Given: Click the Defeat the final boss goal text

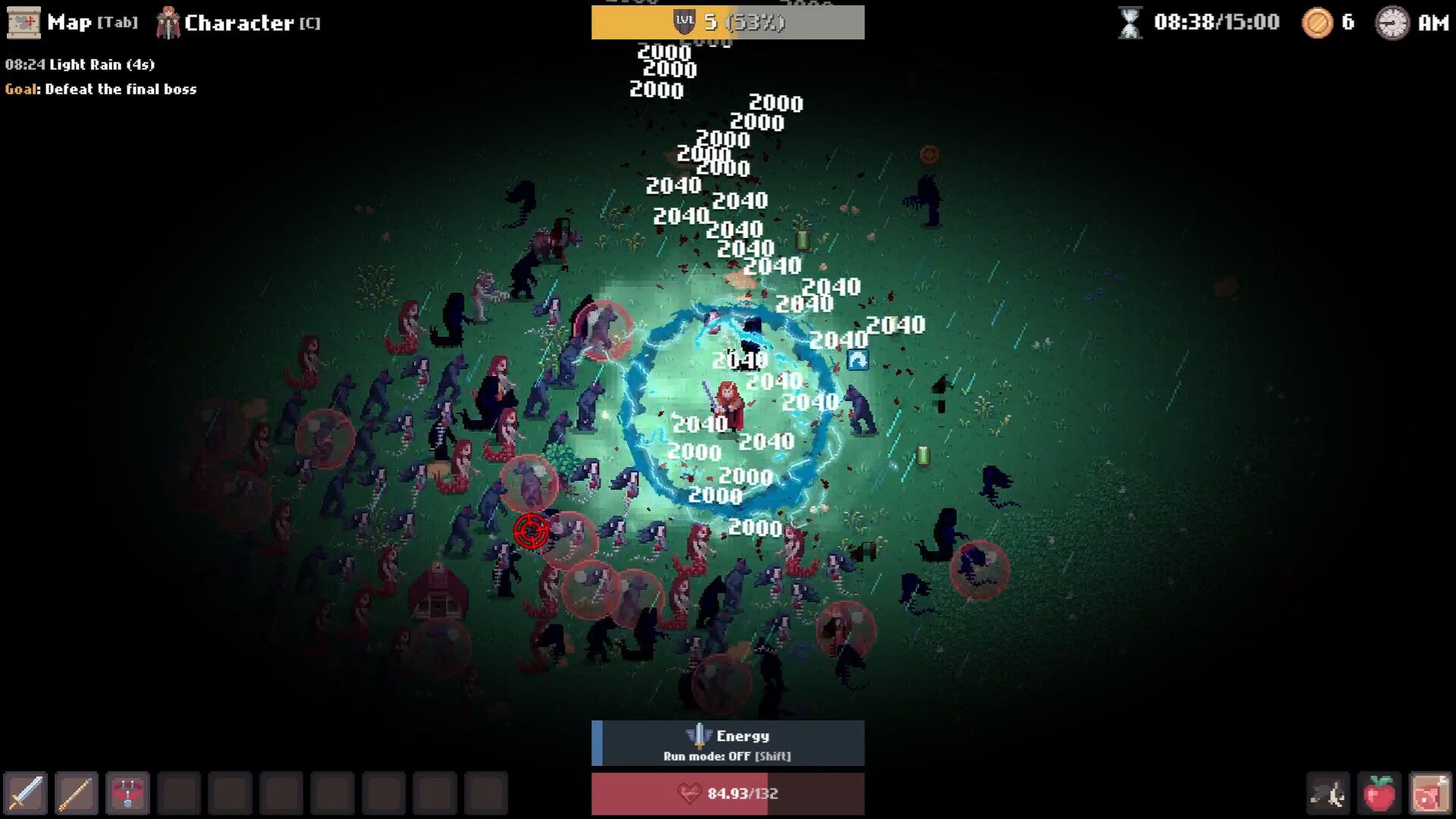Looking at the screenshot, I should tap(99, 89).
